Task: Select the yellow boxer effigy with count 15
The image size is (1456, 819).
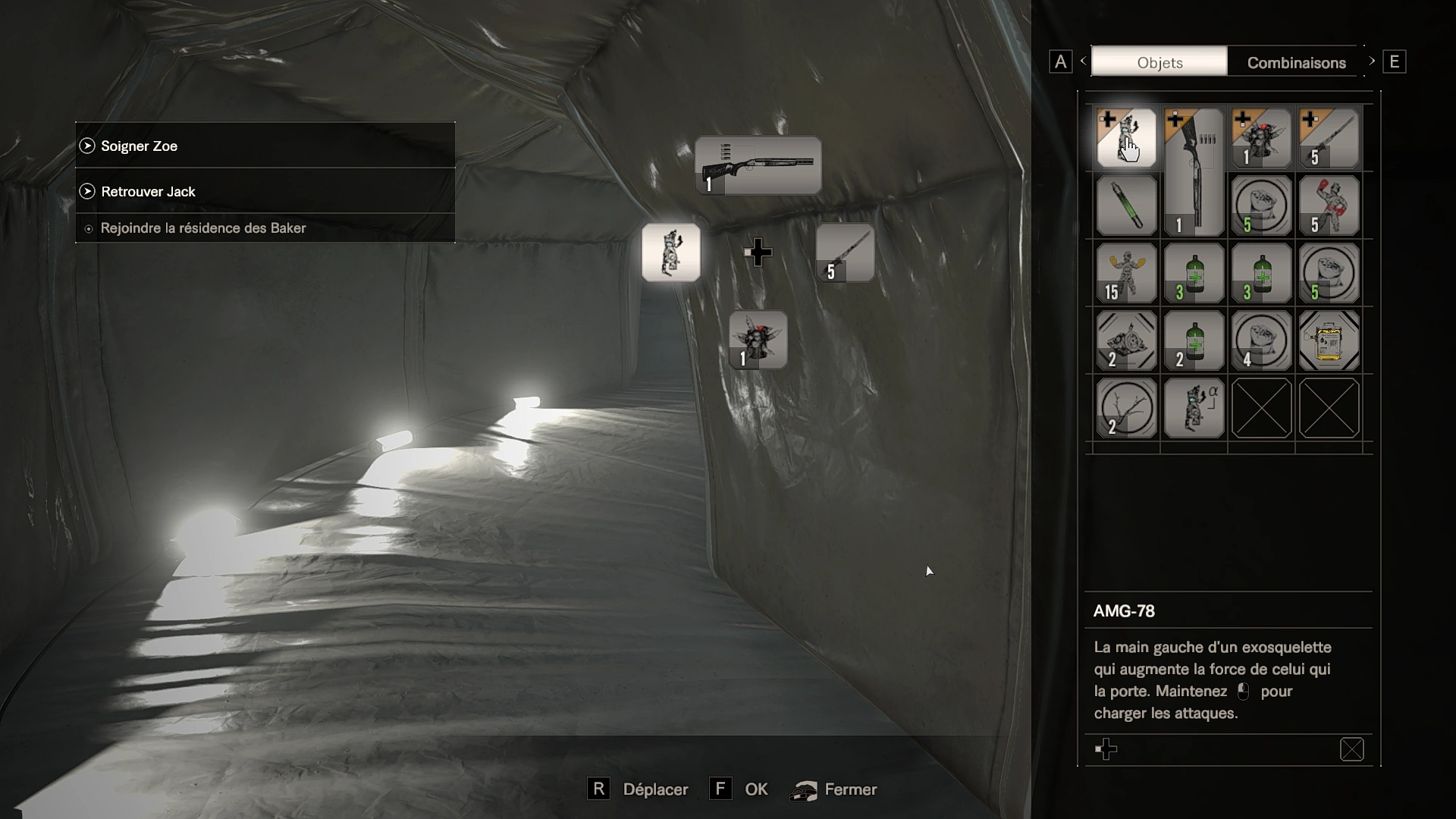Action: pos(1126,273)
